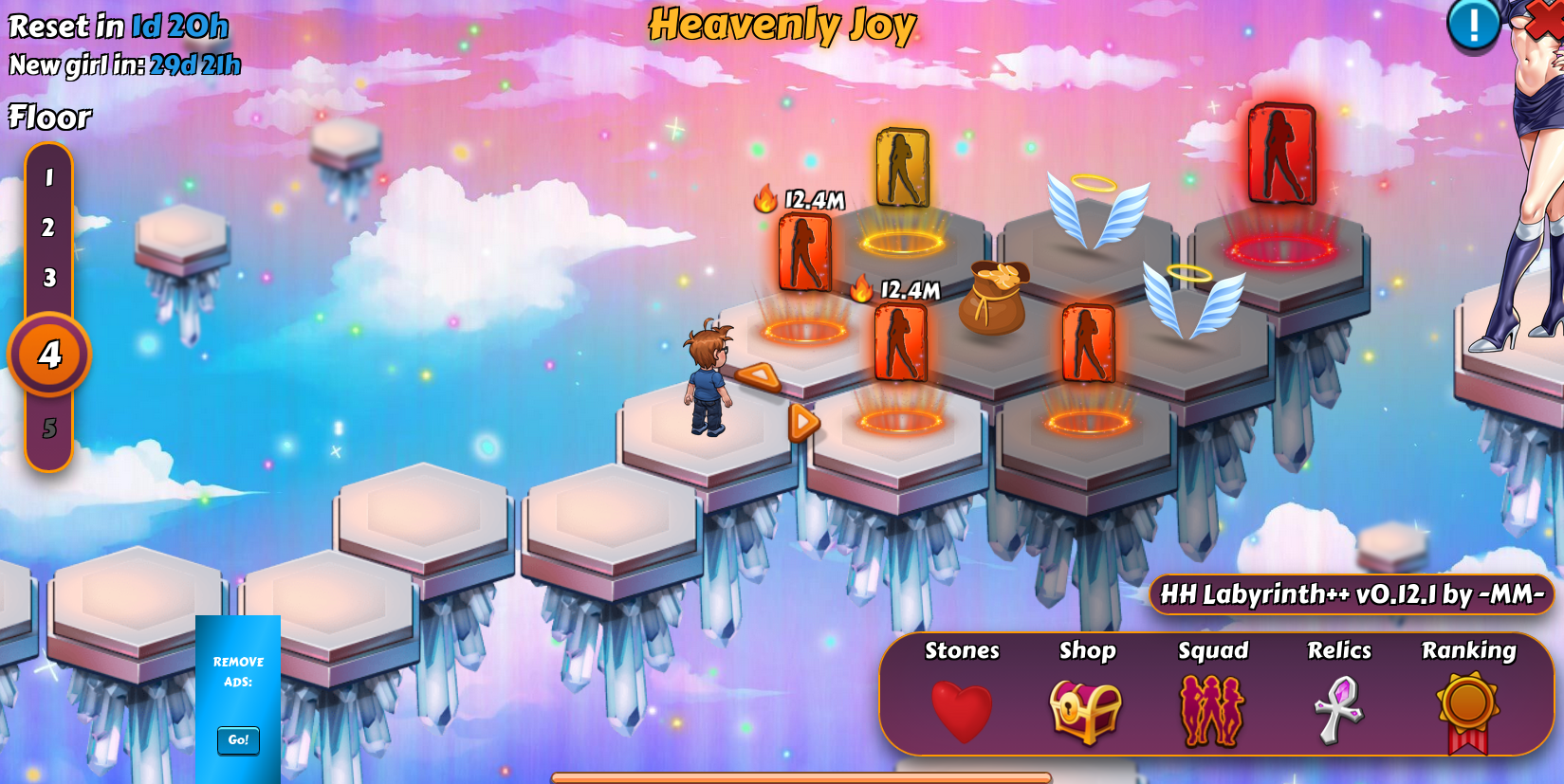Jump to floor 3
The image size is (1564, 784).
[x=49, y=278]
